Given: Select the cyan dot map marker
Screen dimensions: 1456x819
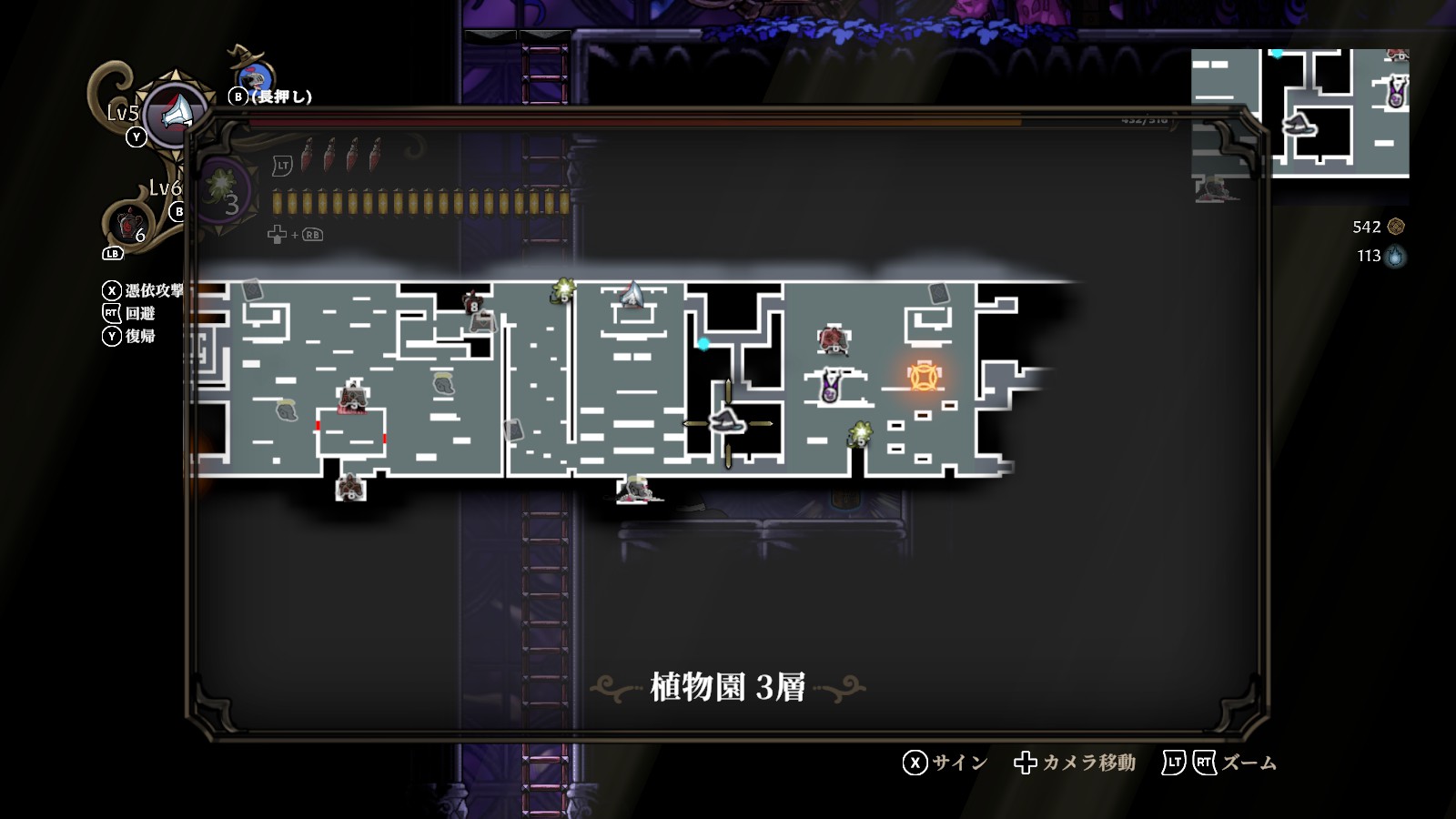Looking at the screenshot, I should (703, 344).
